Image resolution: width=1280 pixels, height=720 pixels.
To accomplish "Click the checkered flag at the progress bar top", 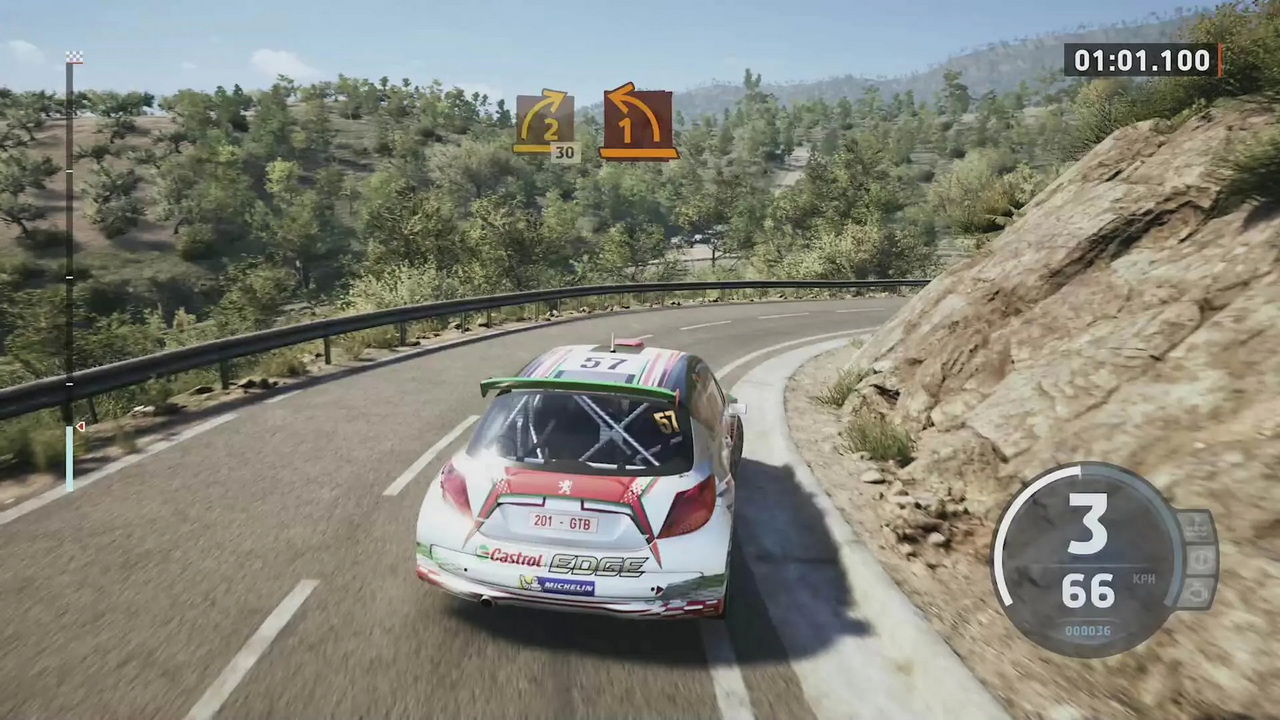I will (74, 57).
